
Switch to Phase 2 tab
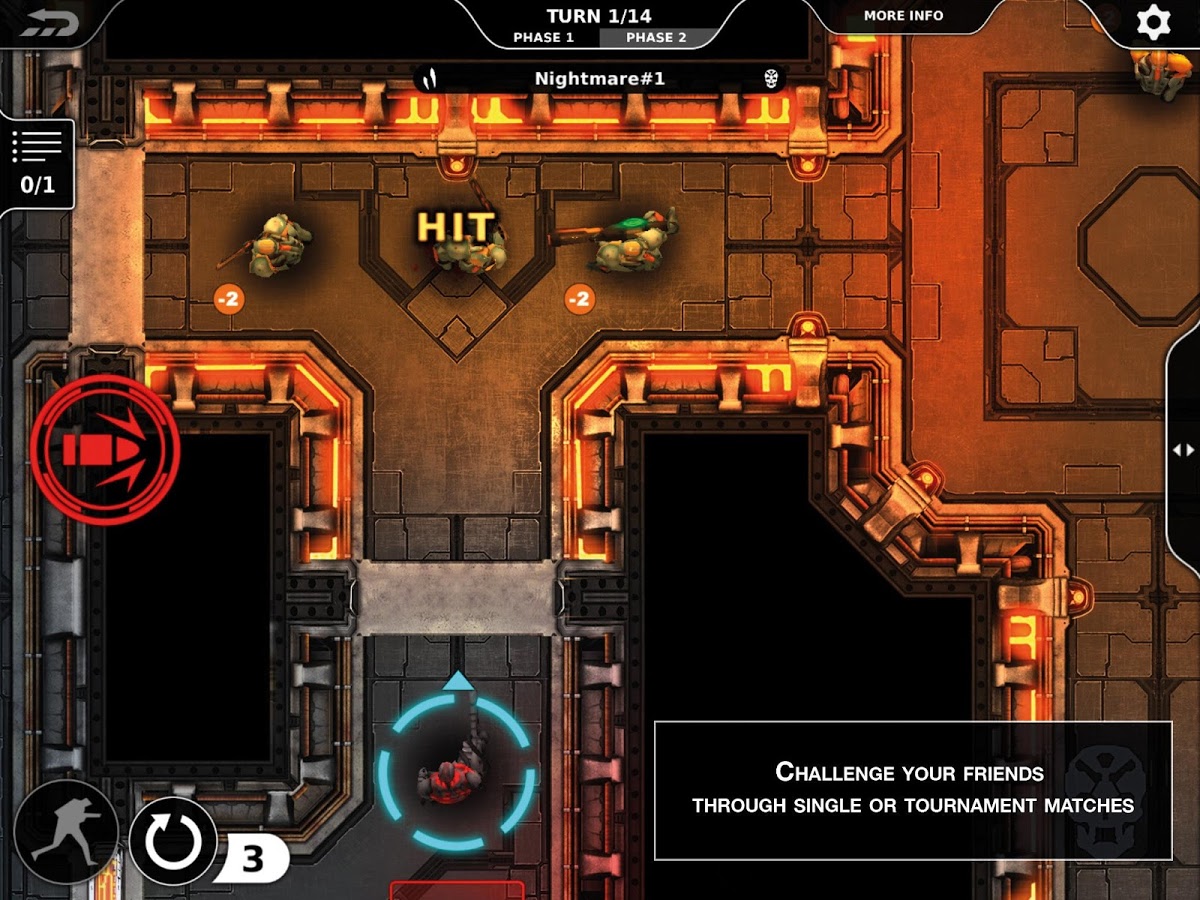point(656,38)
